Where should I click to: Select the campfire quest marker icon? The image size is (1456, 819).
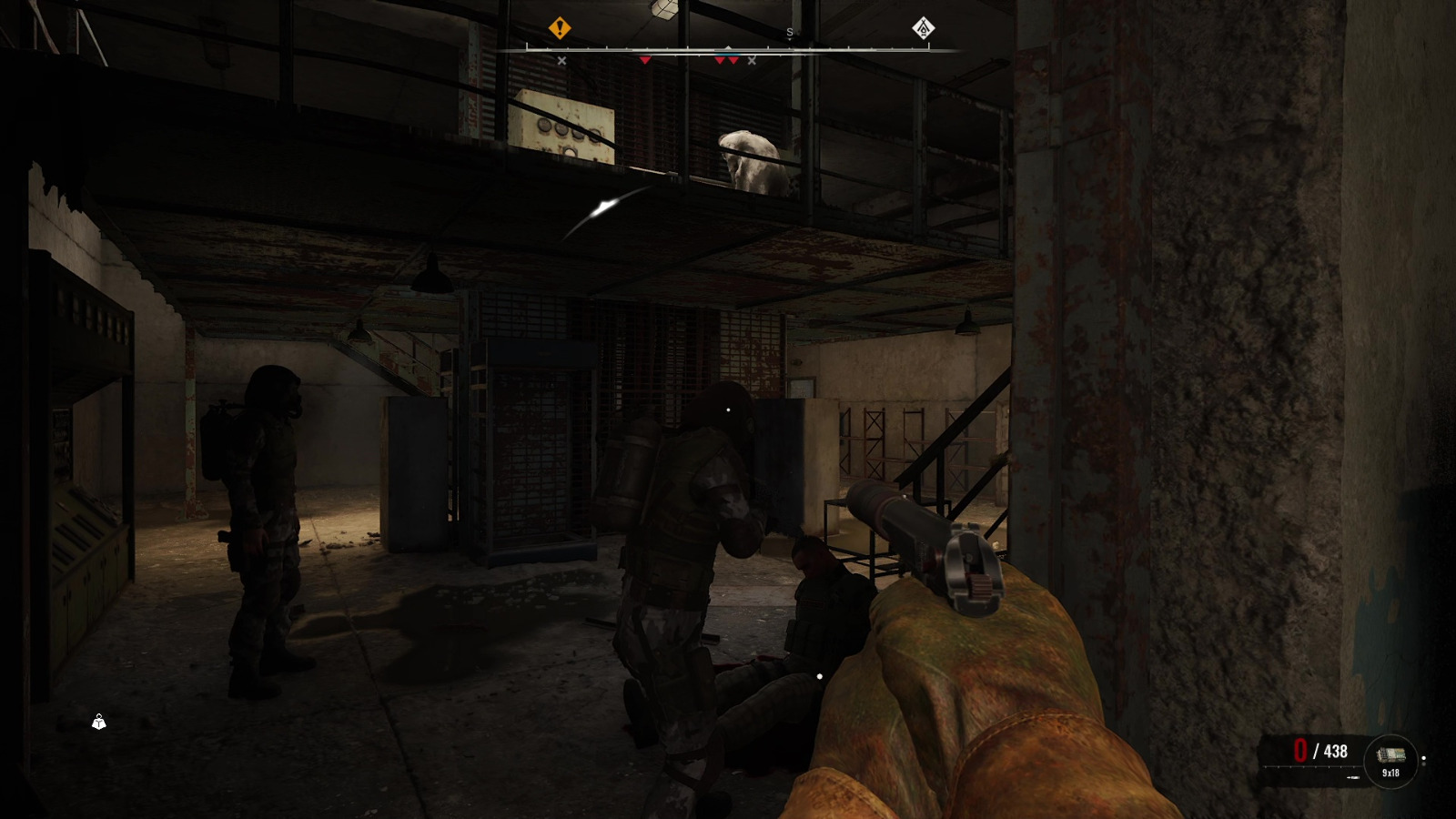922,28
